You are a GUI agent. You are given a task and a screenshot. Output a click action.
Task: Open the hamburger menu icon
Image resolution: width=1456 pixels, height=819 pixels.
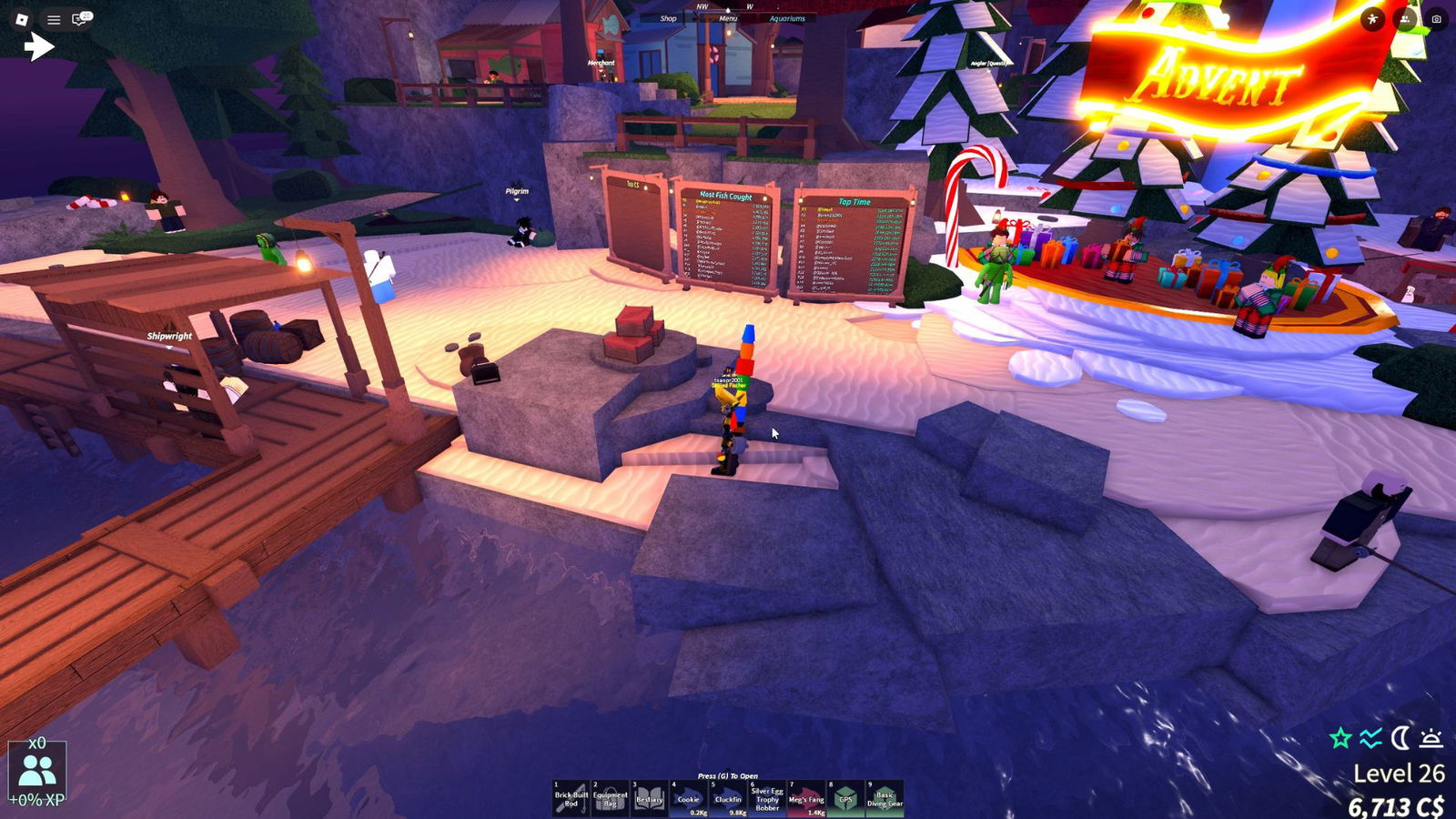coord(54,18)
